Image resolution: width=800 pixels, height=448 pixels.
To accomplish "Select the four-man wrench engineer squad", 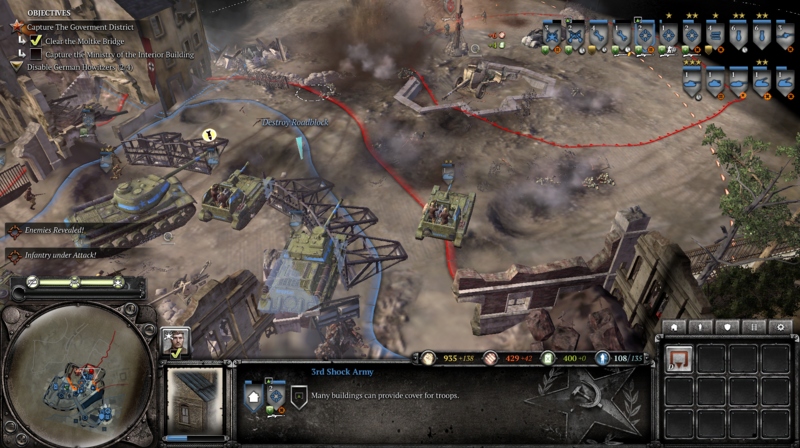I will coord(598,36).
